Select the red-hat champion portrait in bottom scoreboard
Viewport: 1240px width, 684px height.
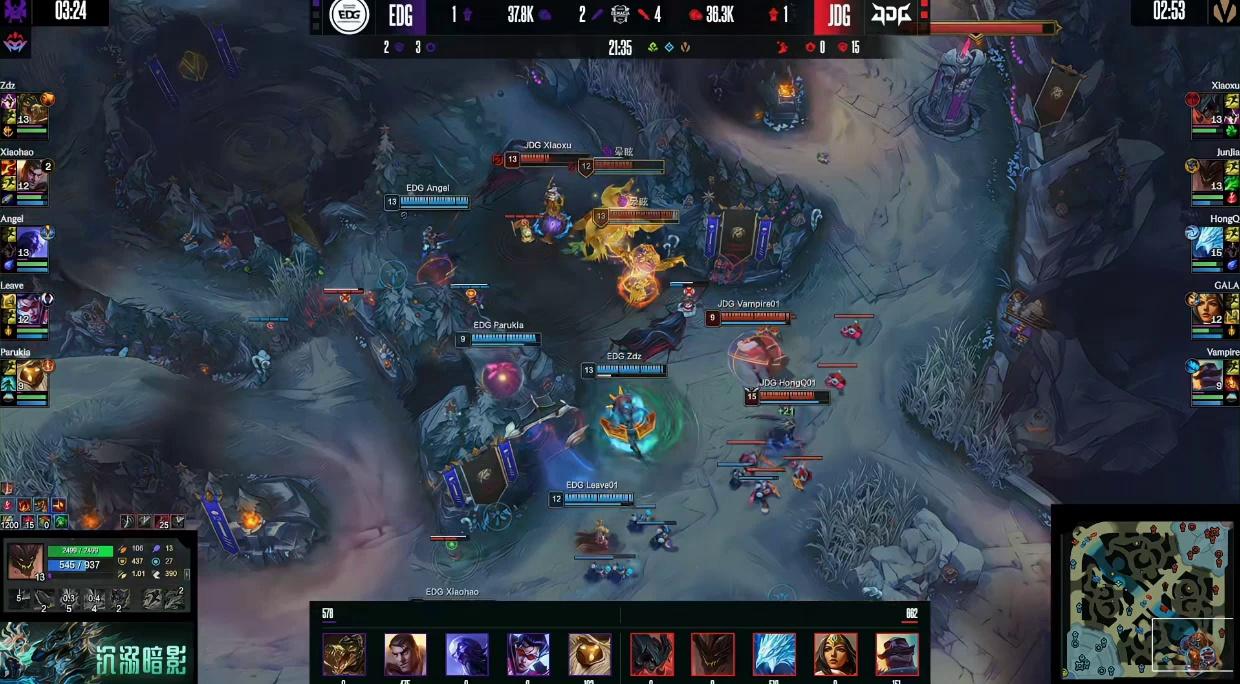897,654
